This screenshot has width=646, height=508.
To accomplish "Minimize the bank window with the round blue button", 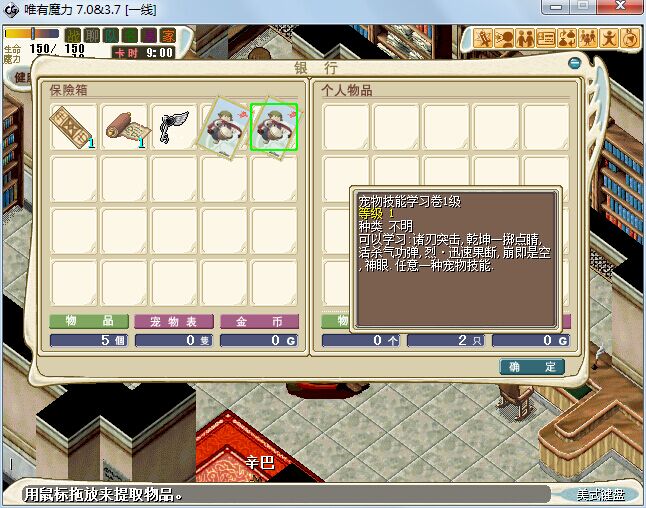I will point(575,63).
